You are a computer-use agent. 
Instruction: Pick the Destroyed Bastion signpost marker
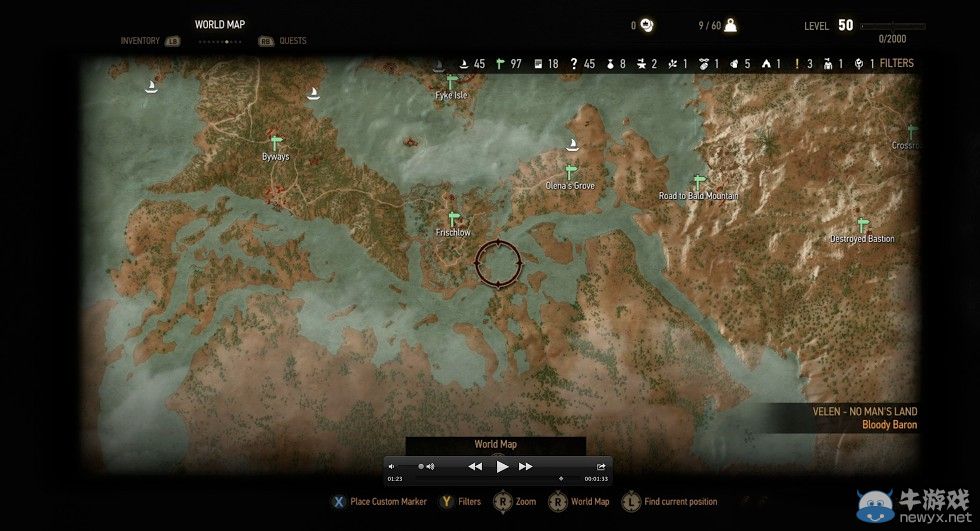[x=862, y=225]
